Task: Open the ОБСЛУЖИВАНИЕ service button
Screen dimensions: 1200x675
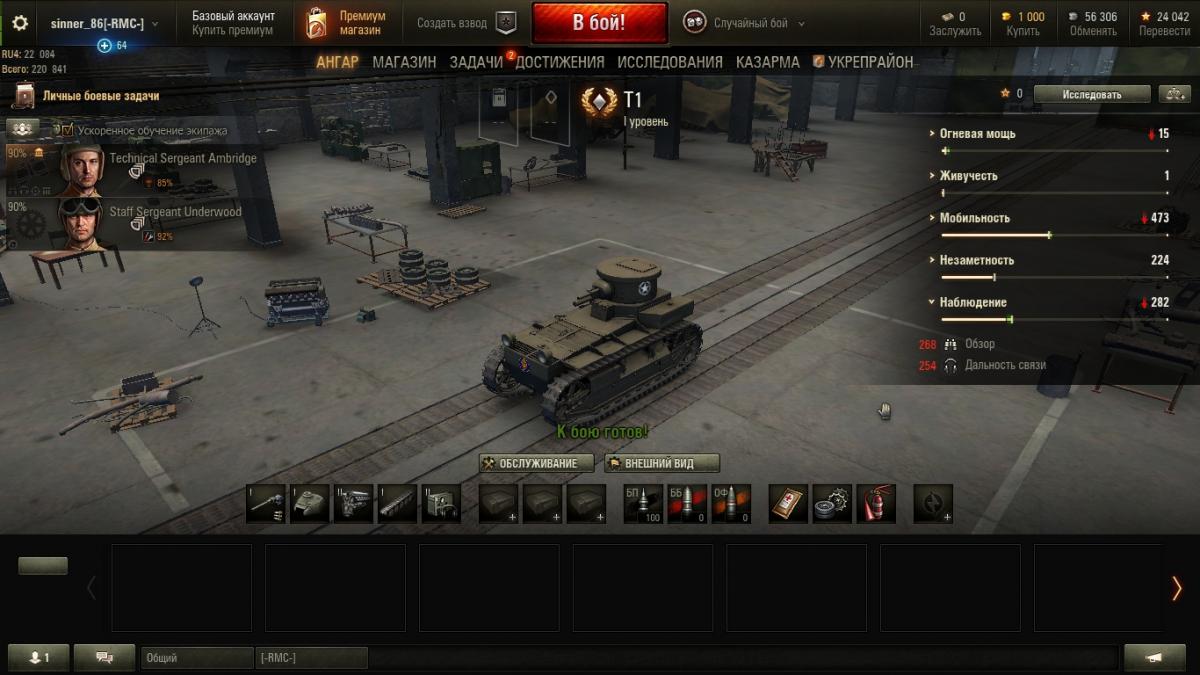Action: pos(536,463)
